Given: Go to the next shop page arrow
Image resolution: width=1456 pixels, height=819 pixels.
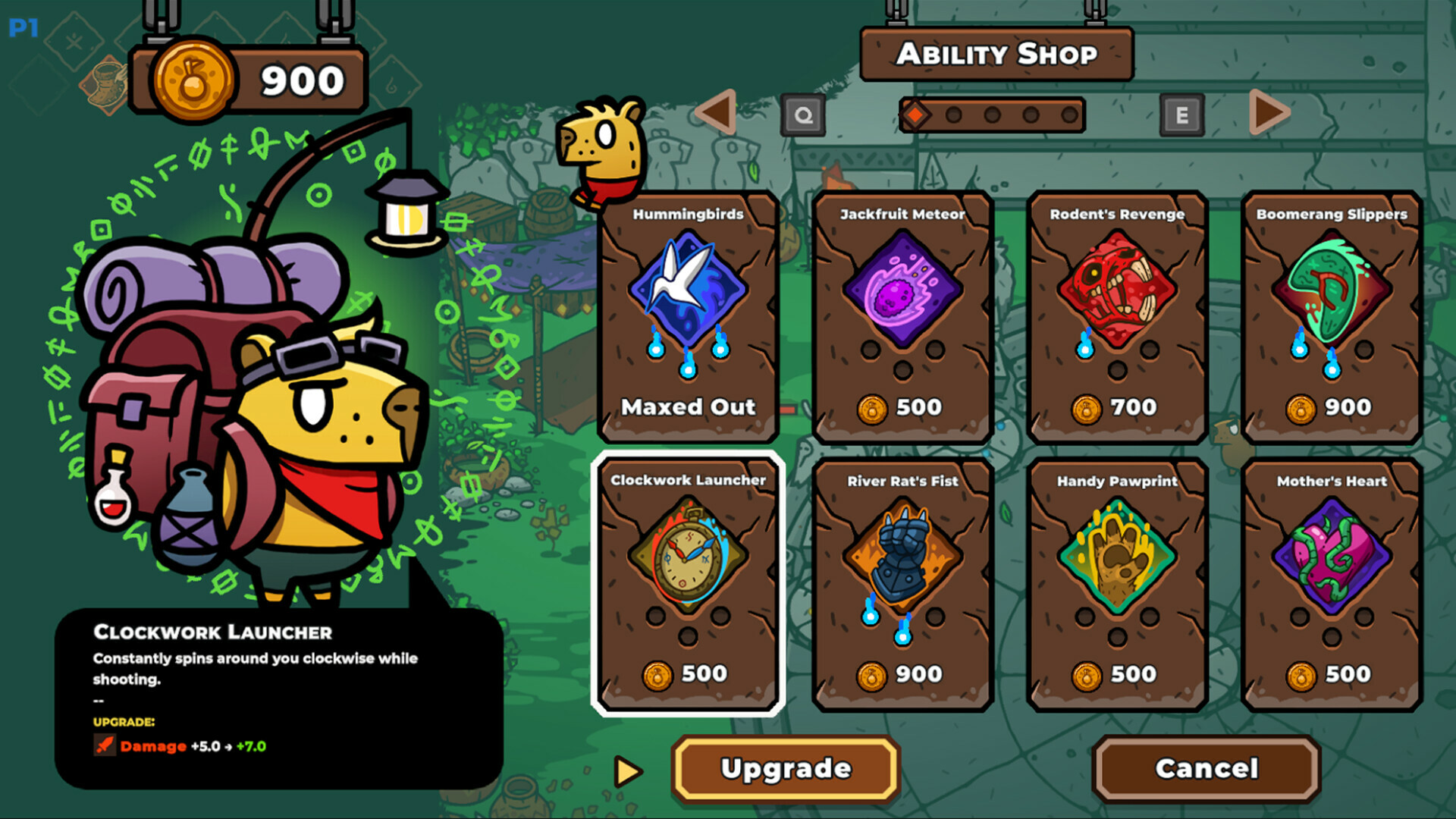Looking at the screenshot, I should (1269, 113).
